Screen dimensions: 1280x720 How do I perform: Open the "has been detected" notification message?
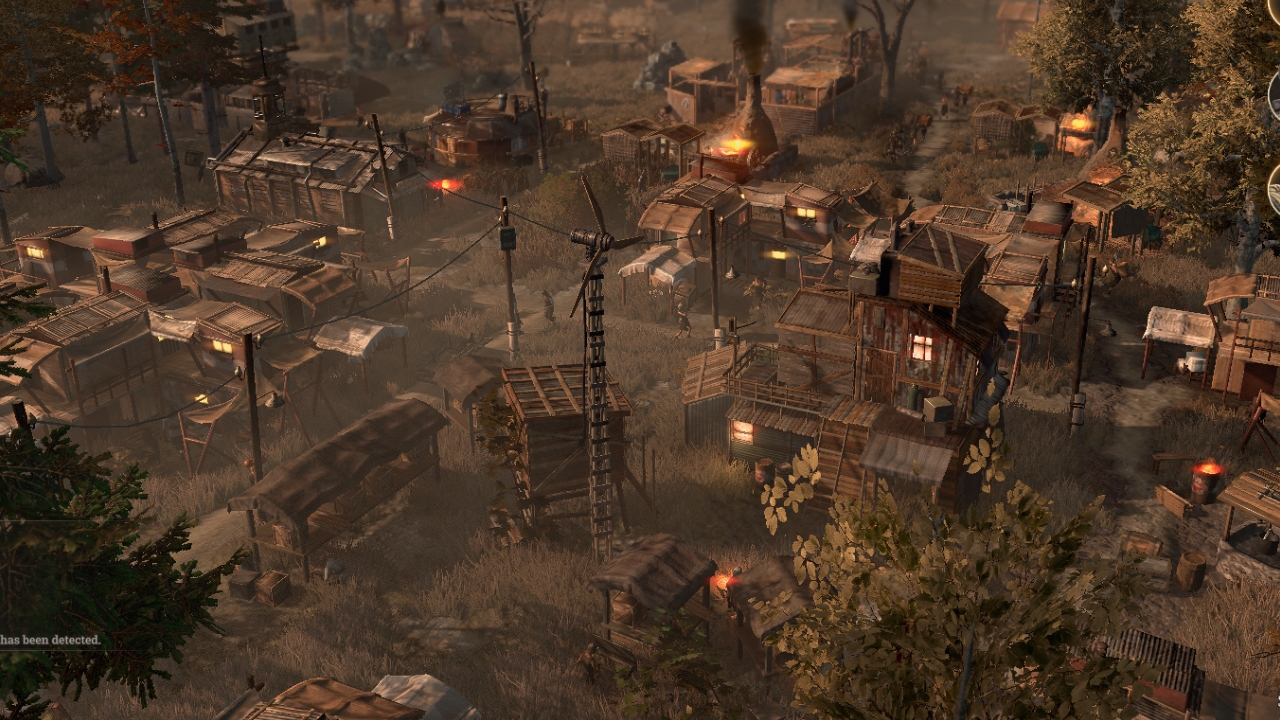[x=50, y=639]
